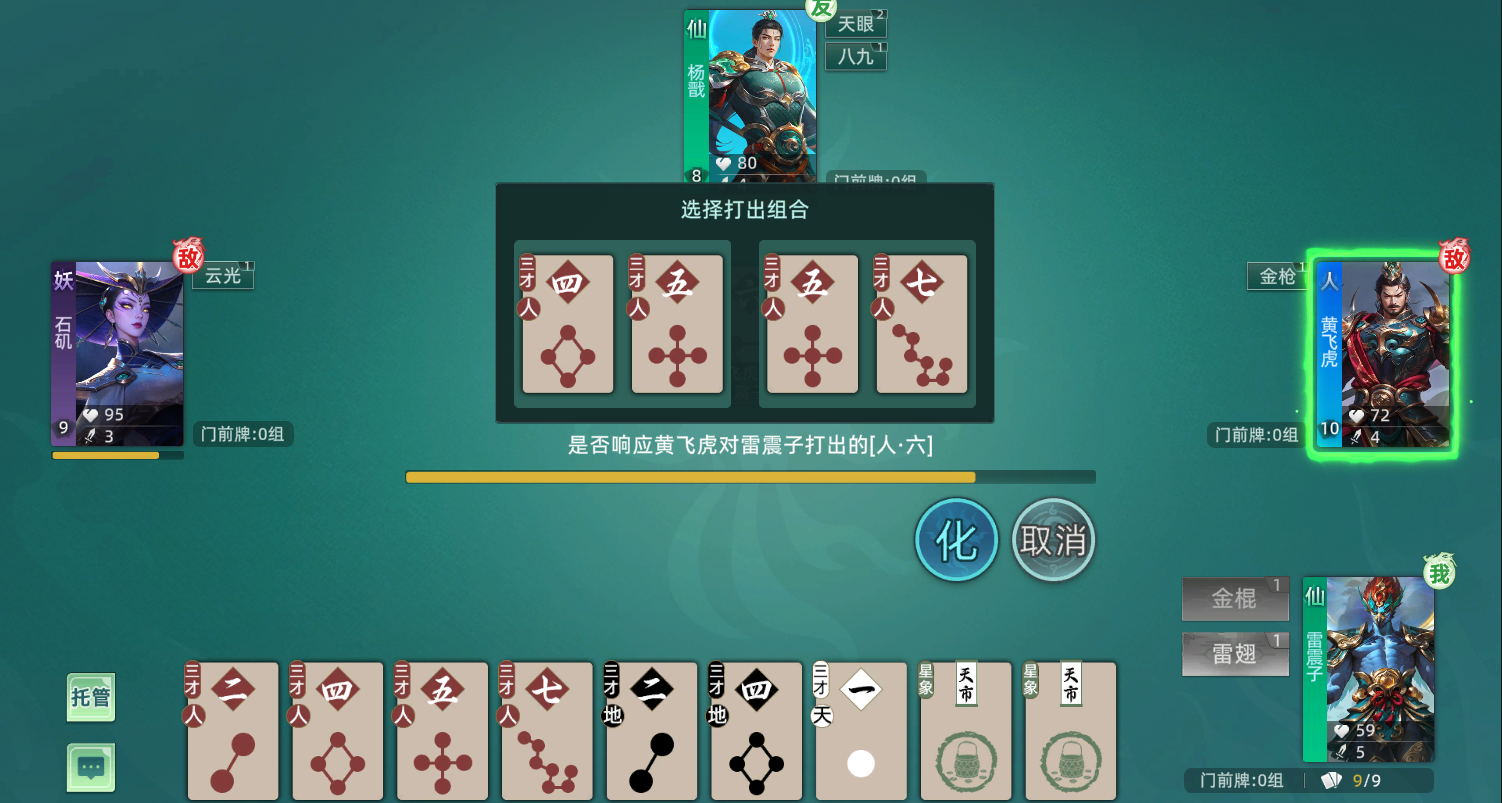Click the yellow countdown timer bar
This screenshot has width=1502, height=803.
[x=690, y=477]
